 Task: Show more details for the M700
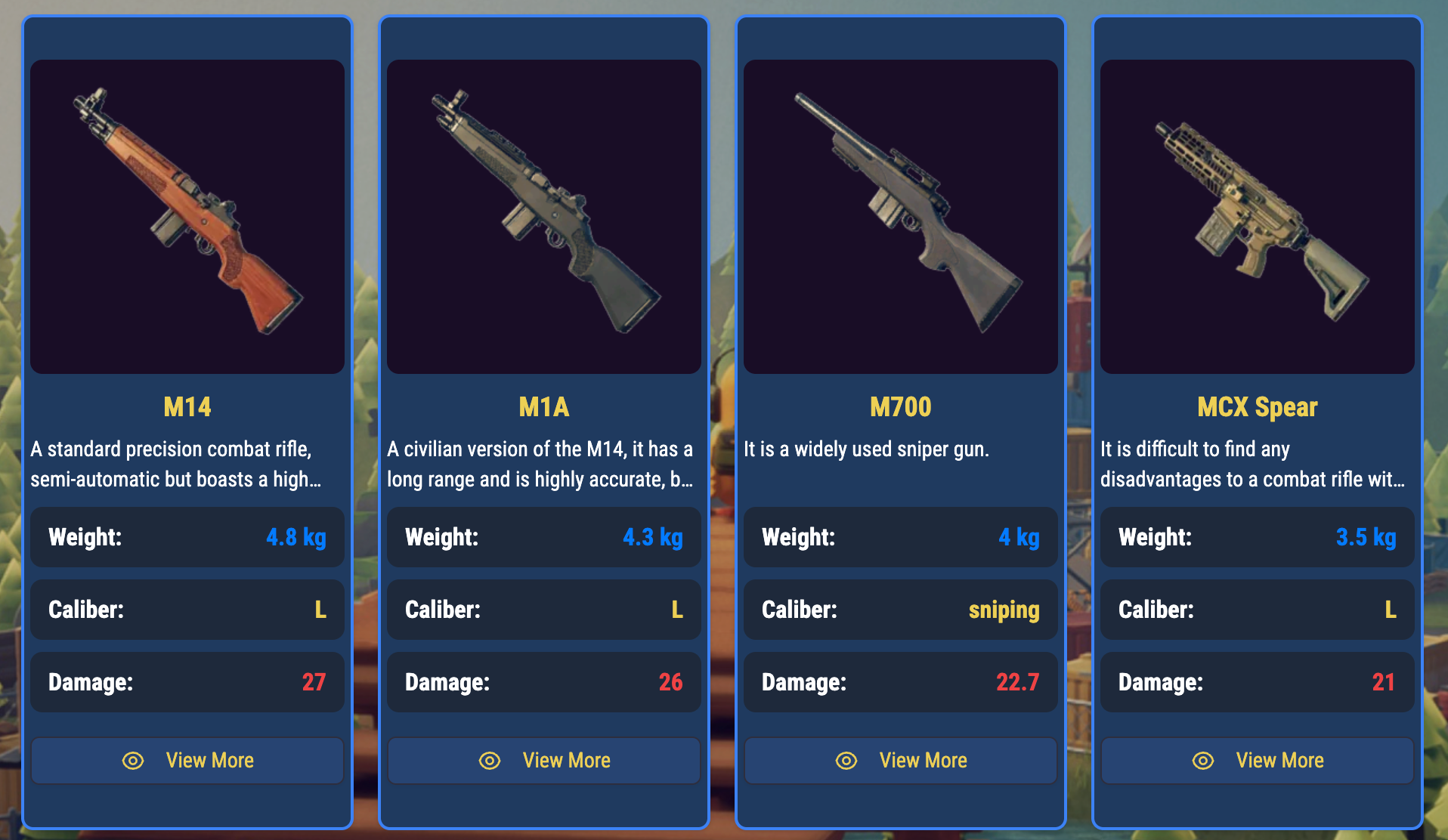901,761
